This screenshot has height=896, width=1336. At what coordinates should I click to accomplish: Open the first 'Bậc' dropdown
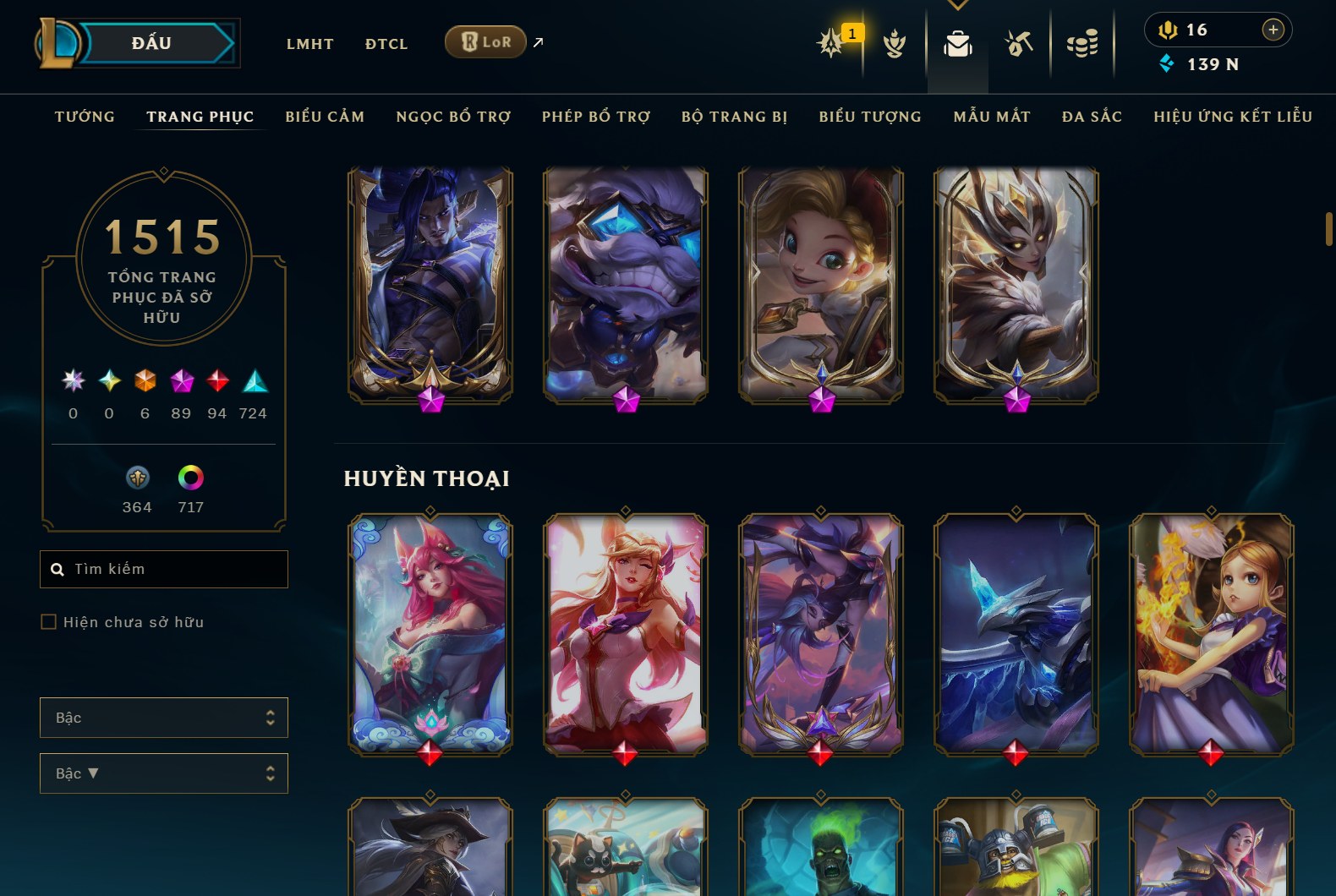coord(163,717)
